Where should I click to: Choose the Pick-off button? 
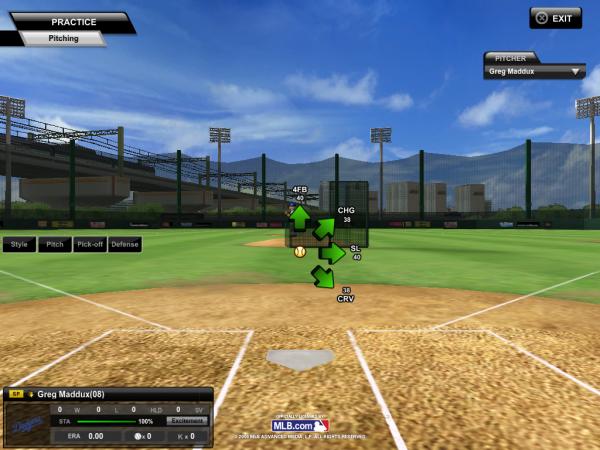click(x=89, y=244)
